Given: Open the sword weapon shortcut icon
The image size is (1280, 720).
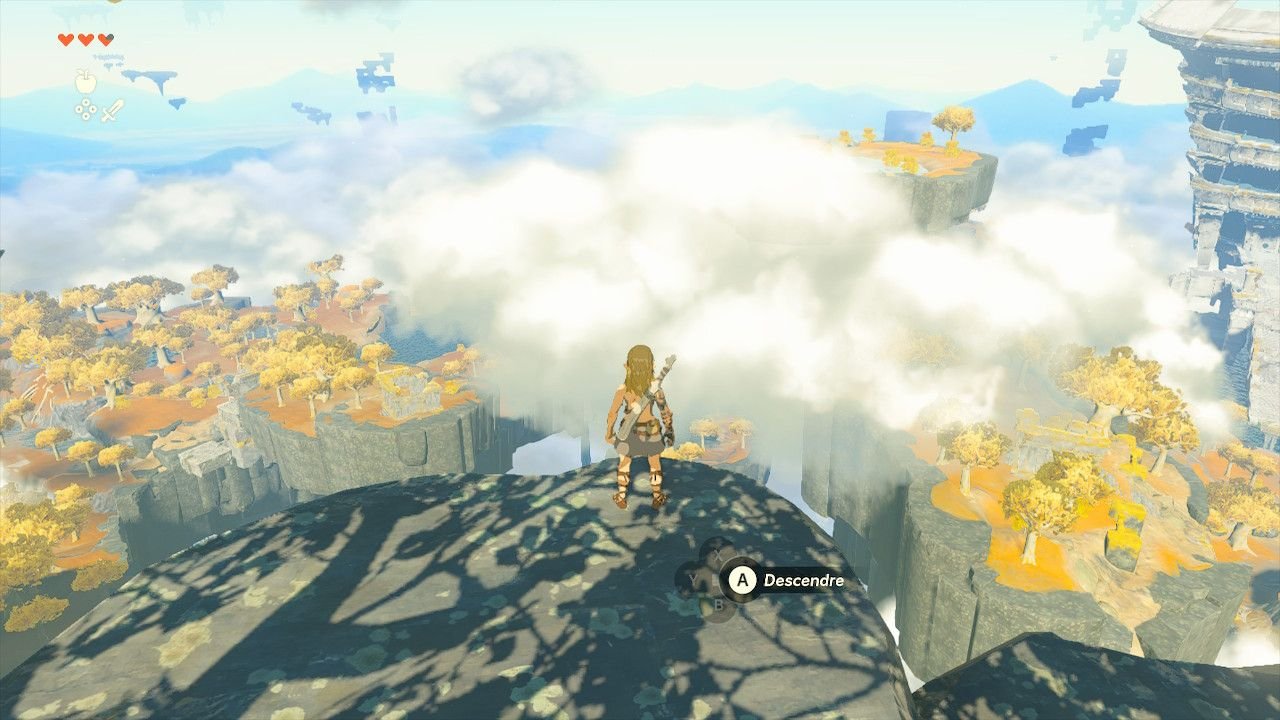Looking at the screenshot, I should 112,110.
